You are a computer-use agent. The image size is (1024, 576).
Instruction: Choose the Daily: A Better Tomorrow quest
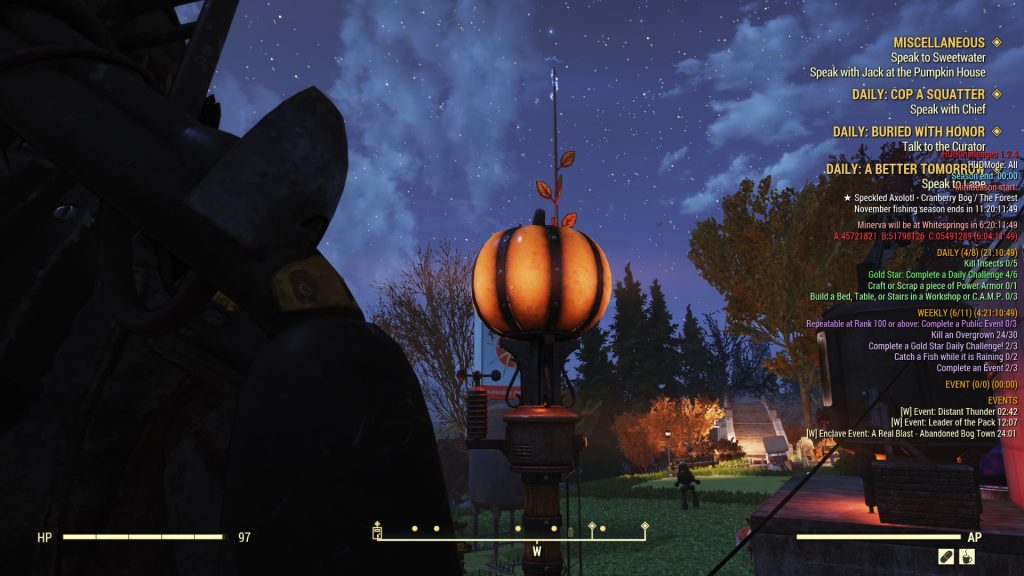pos(905,169)
